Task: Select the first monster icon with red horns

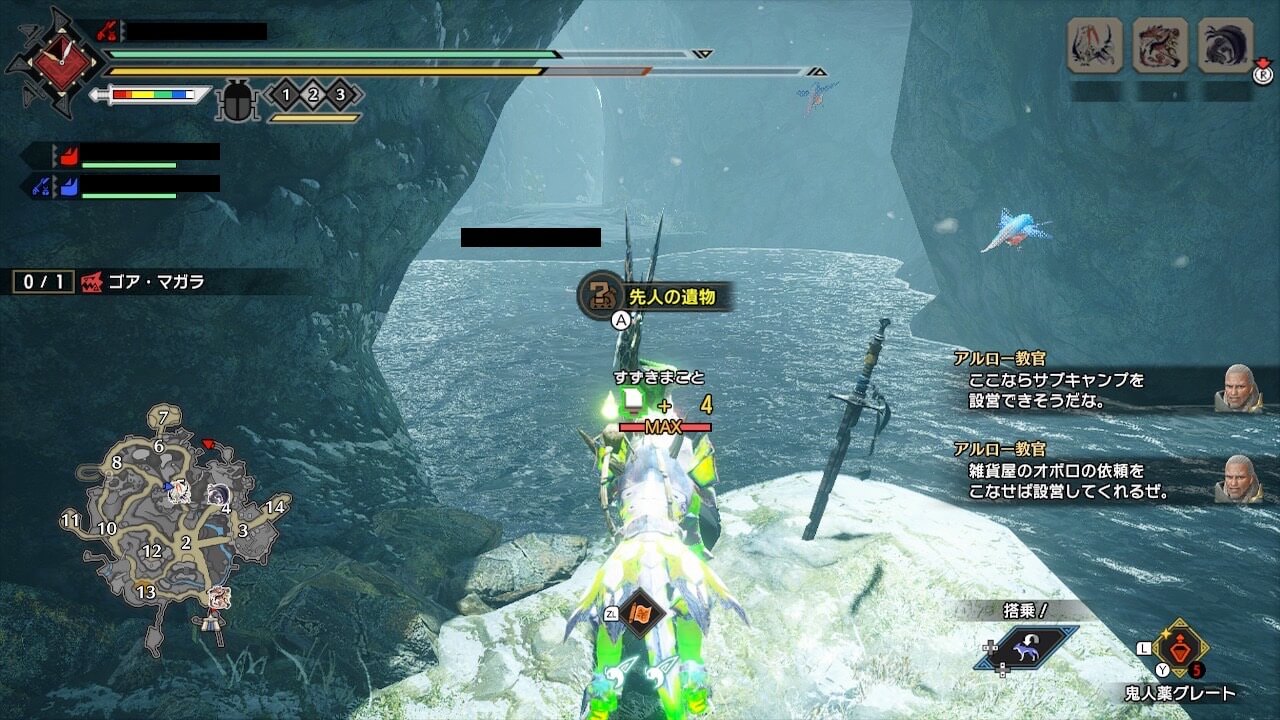Action: click(1094, 45)
